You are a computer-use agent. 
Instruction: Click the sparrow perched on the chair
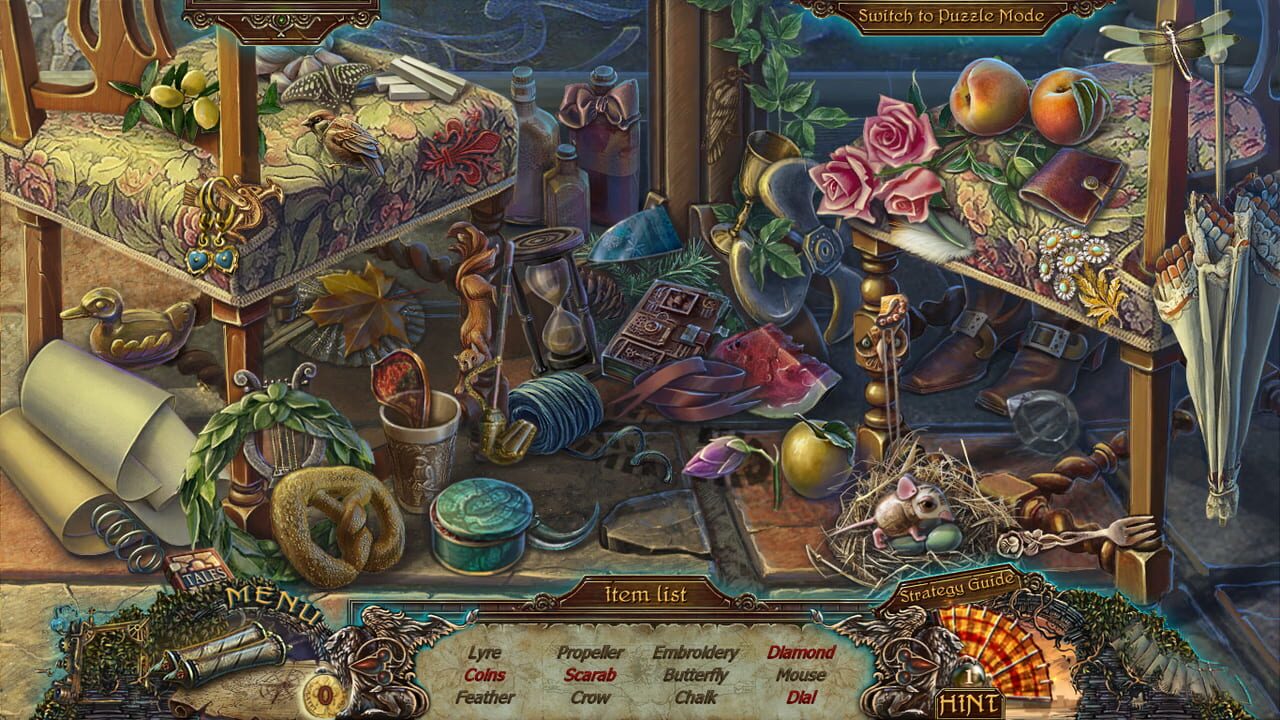345,135
